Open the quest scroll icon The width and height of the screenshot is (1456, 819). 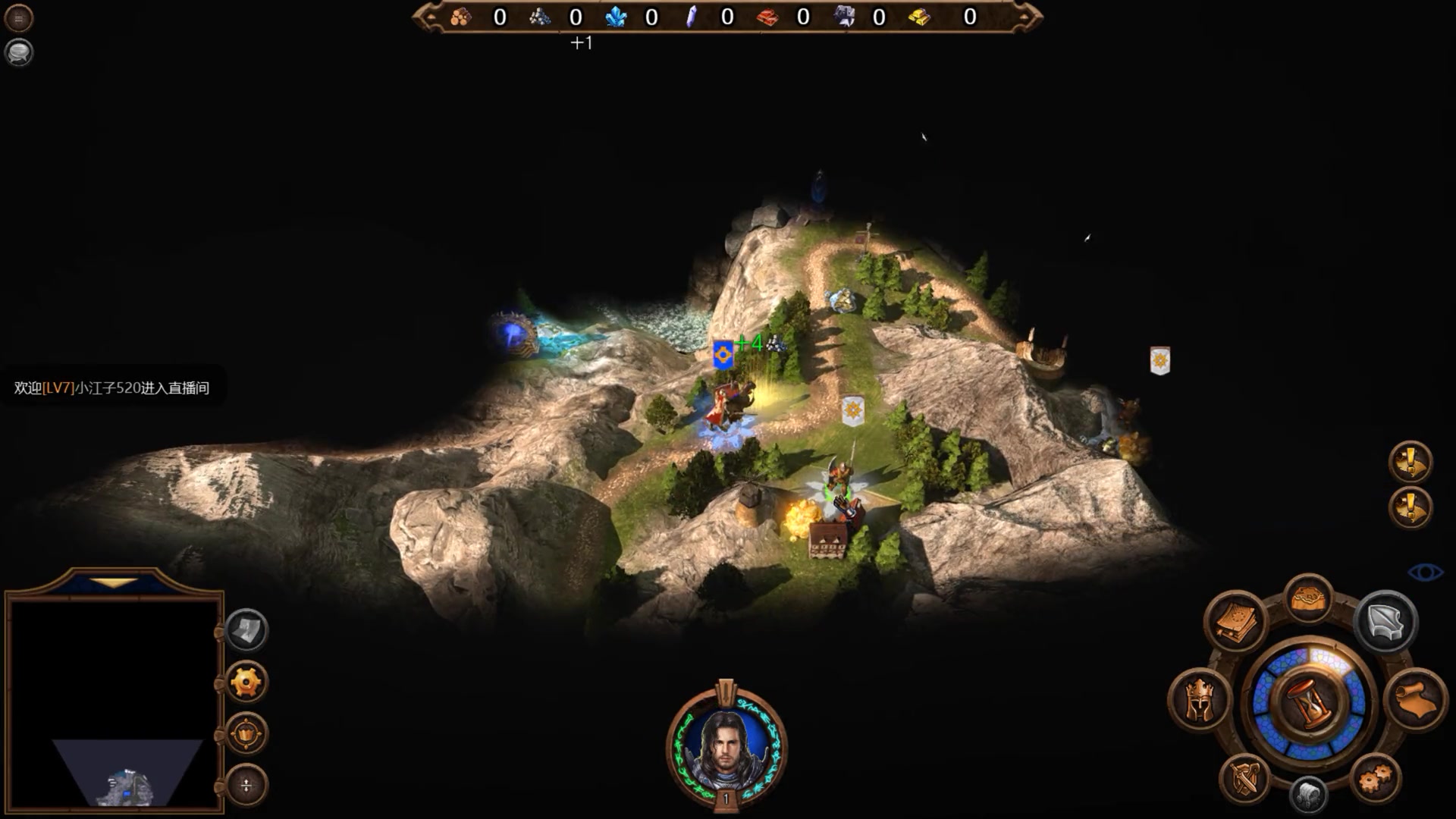1416,699
